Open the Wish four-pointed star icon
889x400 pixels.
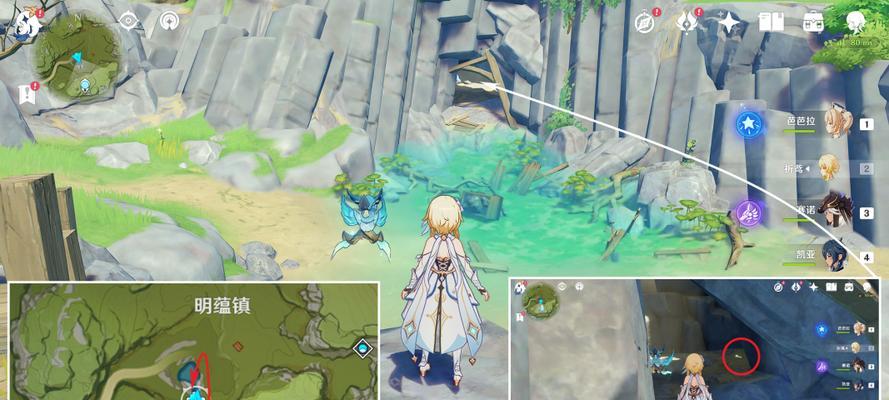pos(730,22)
